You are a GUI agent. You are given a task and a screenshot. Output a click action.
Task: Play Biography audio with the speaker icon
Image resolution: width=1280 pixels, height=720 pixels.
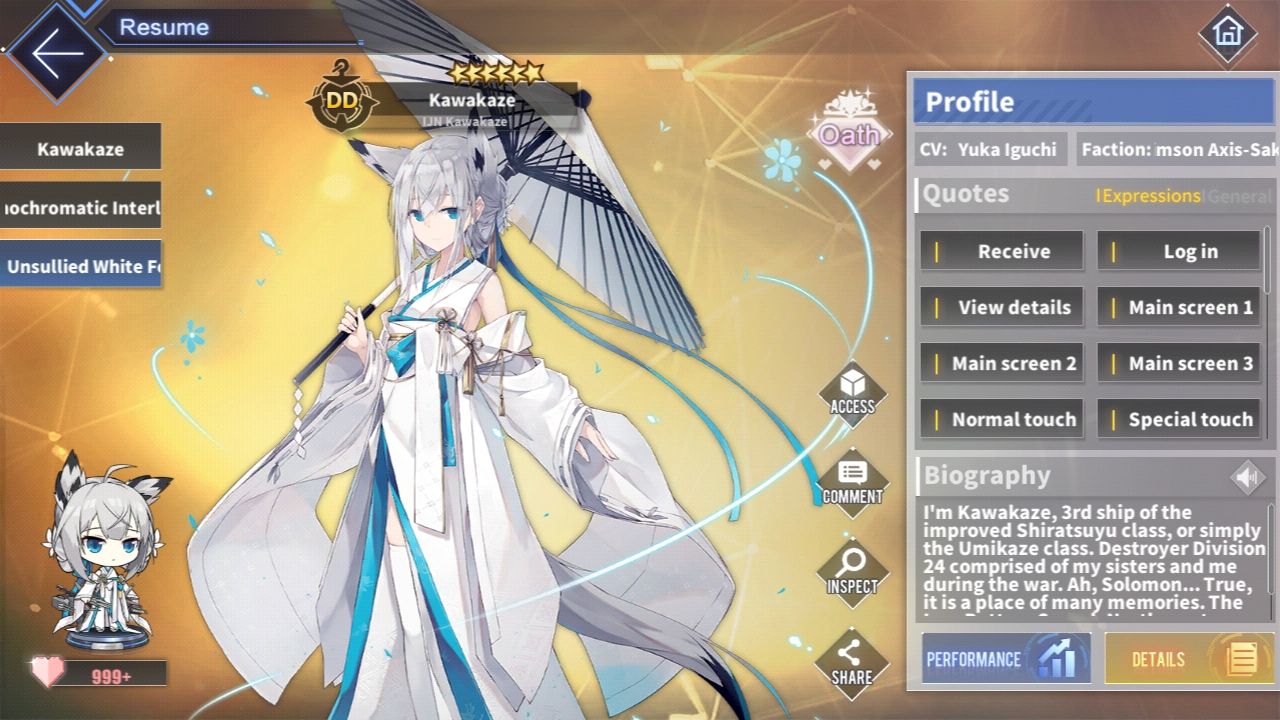pos(1246,477)
